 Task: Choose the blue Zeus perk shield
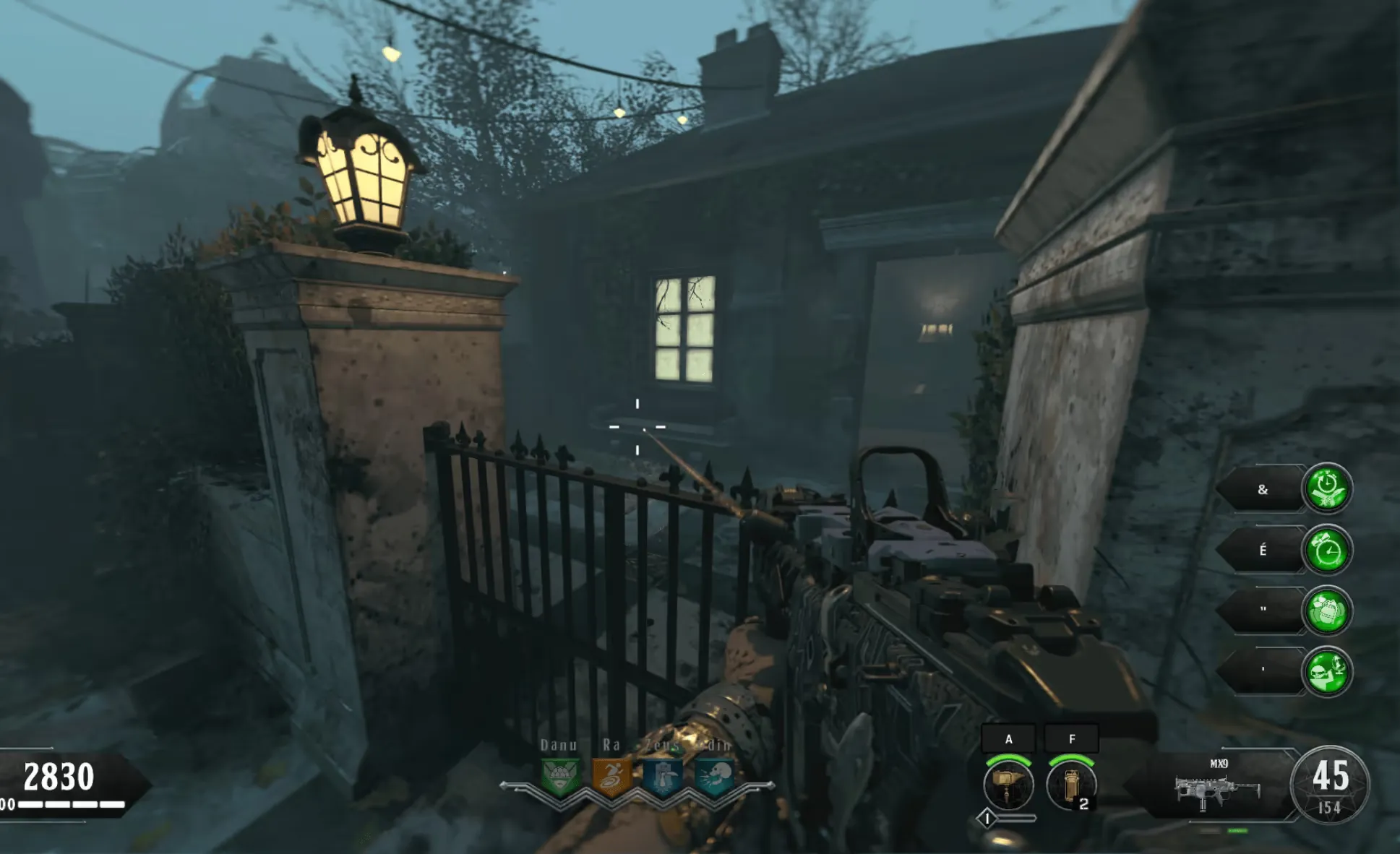pos(663,777)
